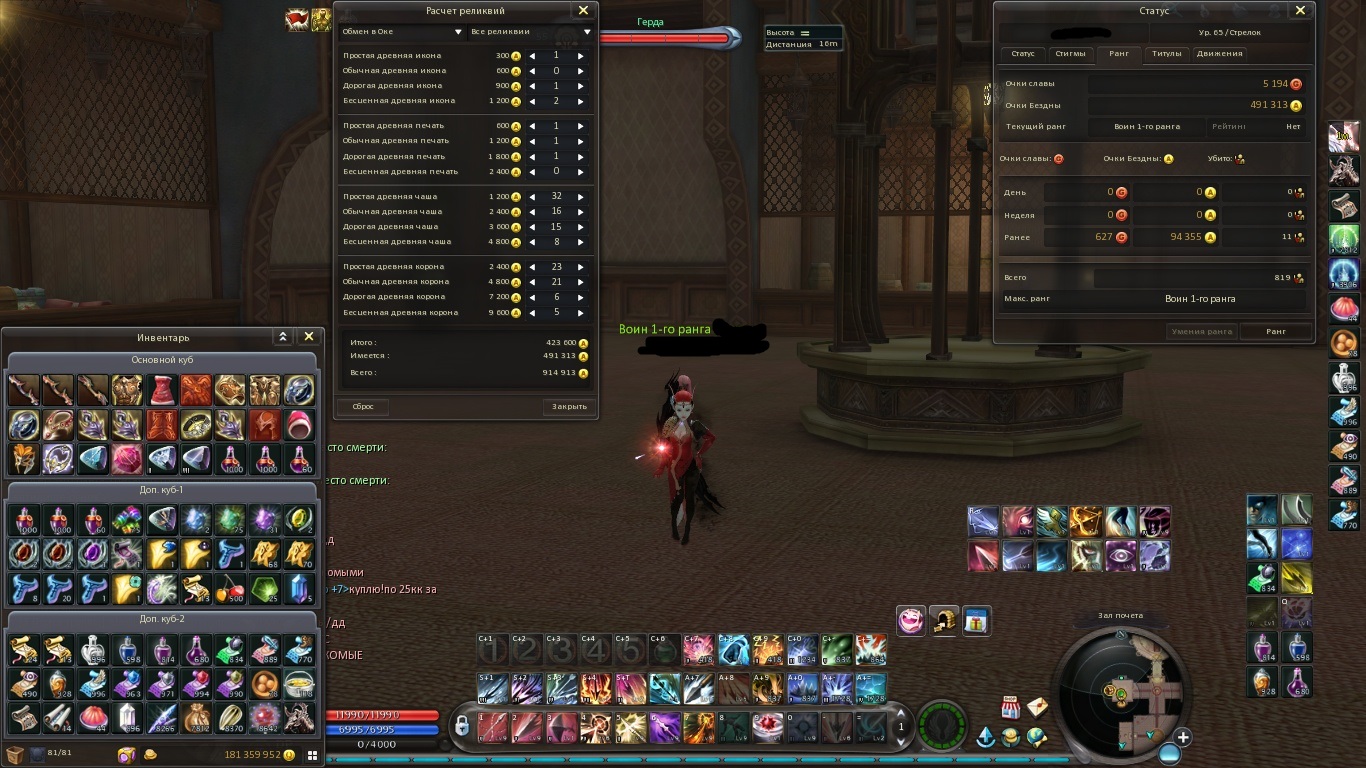
Task: Click the 'Сброс' reset button
Action: 363,407
